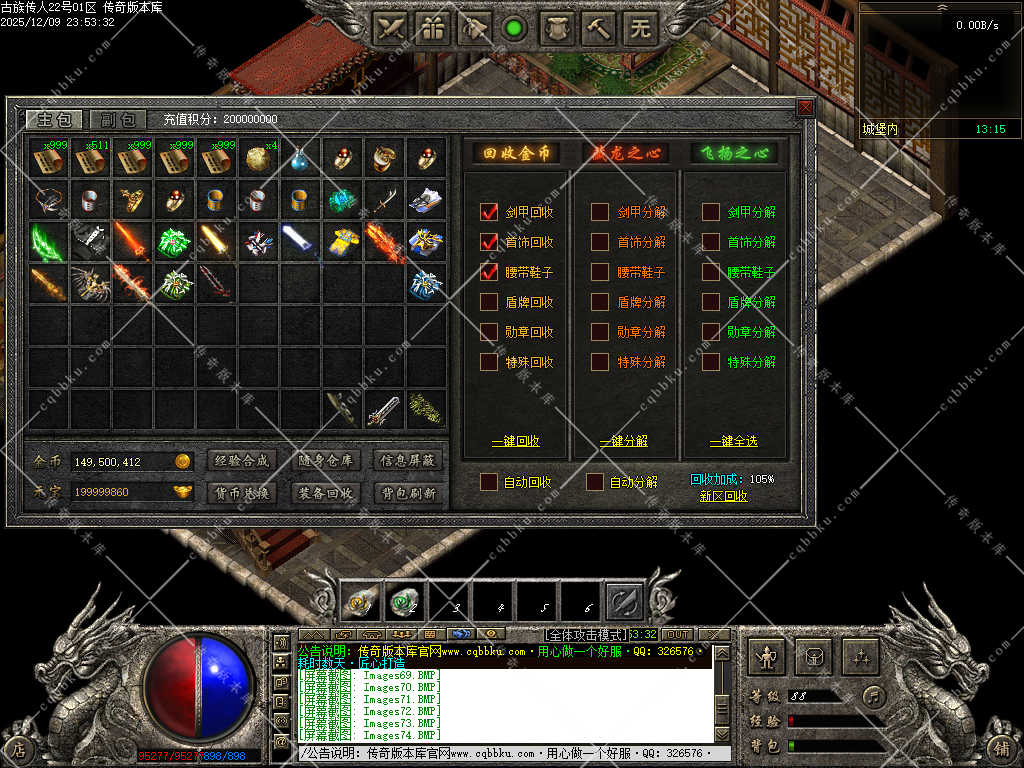Choose 一键全选 link
This screenshot has height=768, width=1024.
click(x=734, y=441)
